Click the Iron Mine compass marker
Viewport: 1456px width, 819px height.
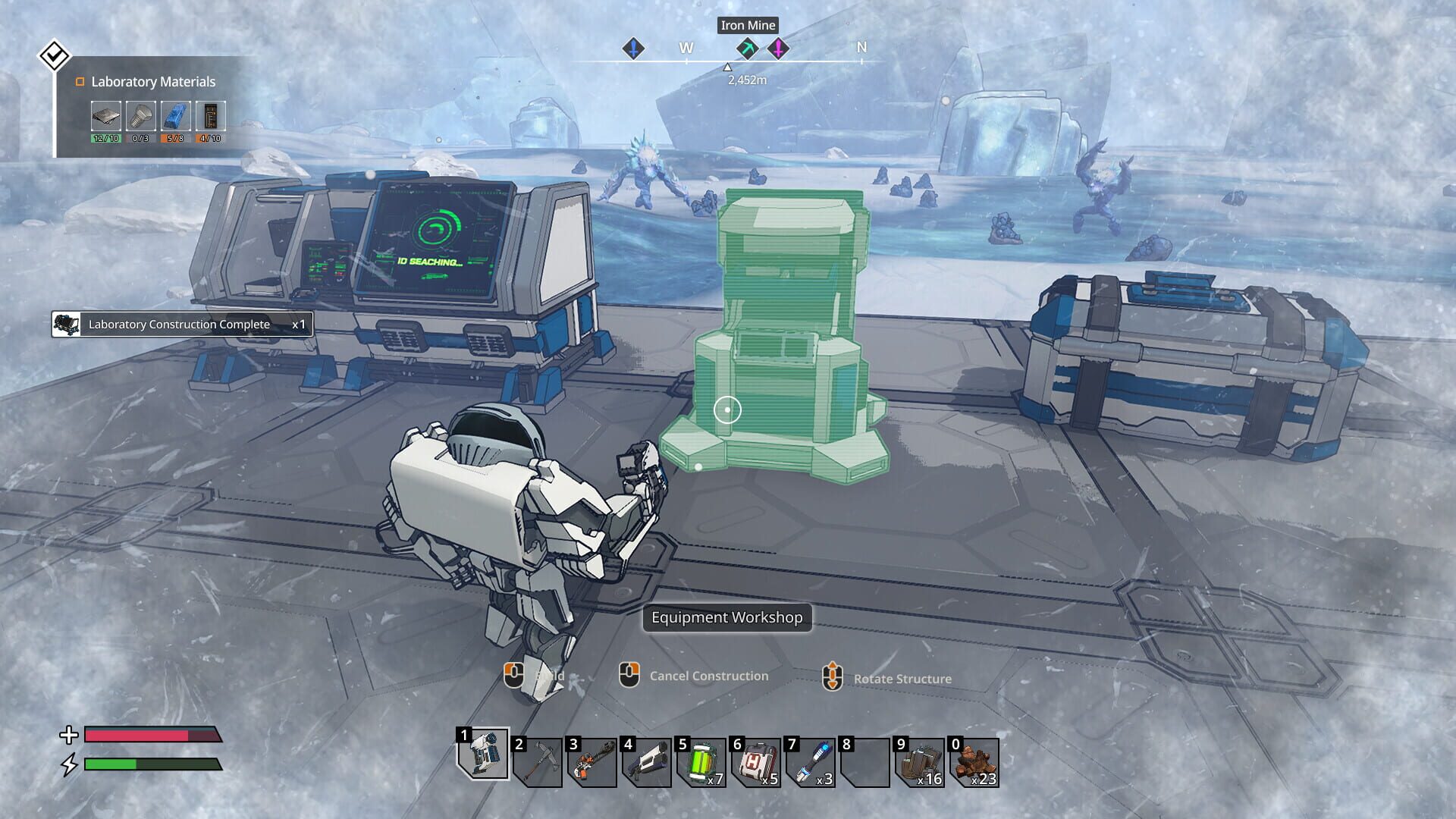(x=747, y=49)
